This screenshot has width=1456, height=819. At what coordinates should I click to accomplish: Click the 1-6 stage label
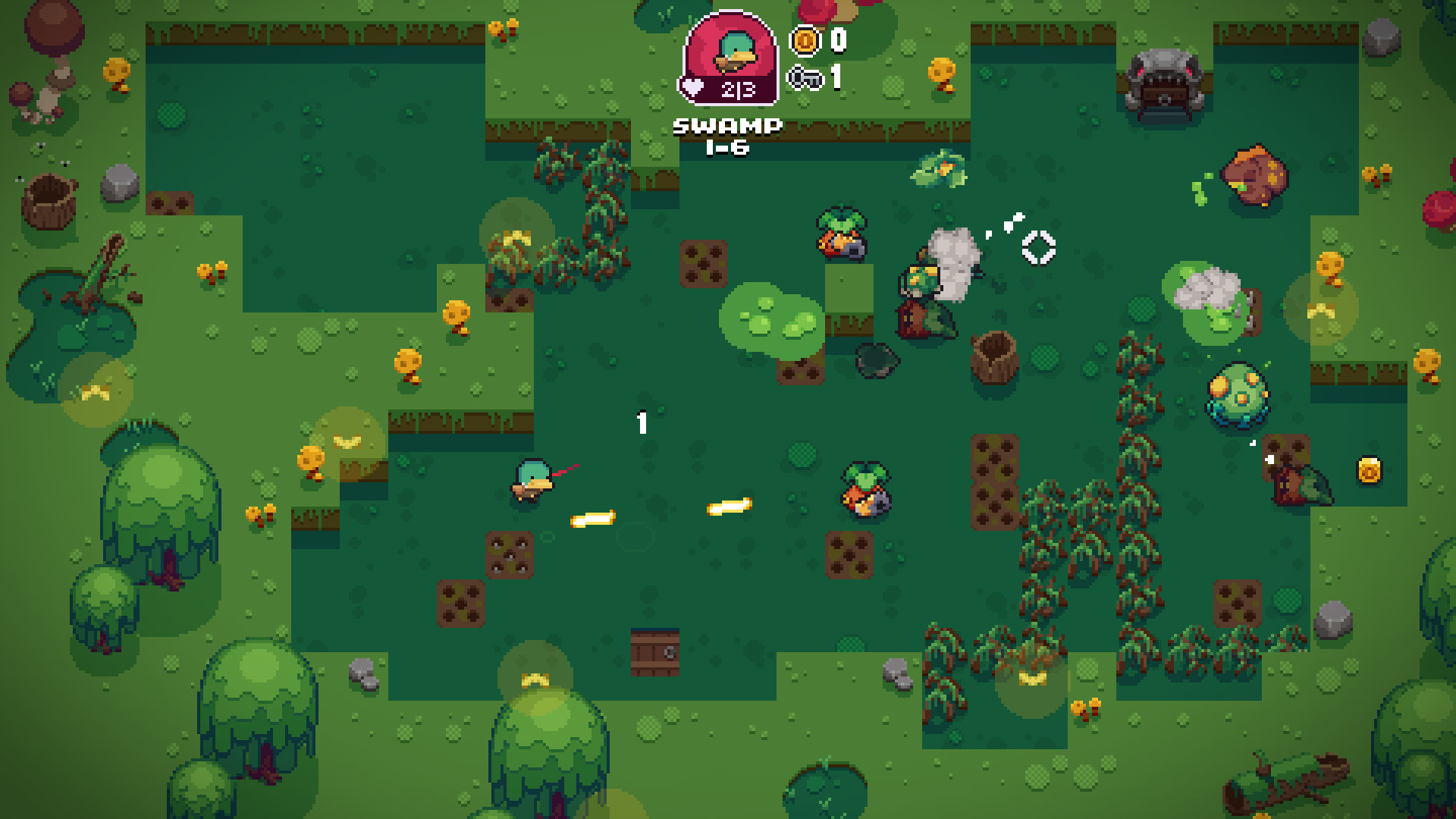726,149
